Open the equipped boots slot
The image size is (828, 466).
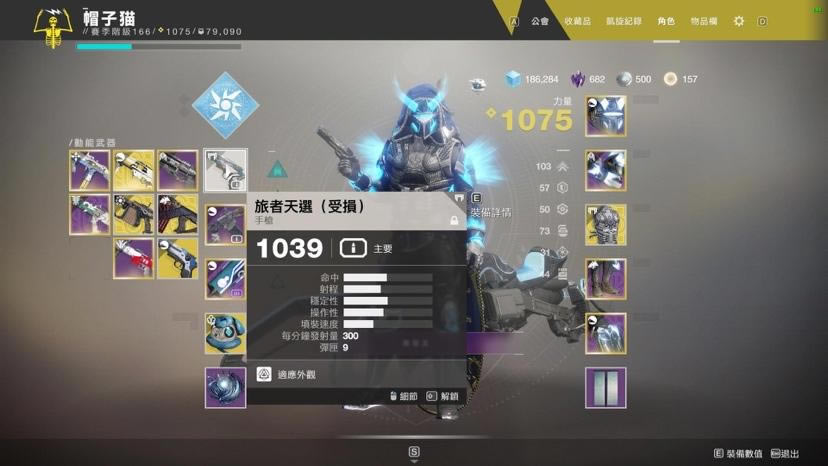(605, 279)
